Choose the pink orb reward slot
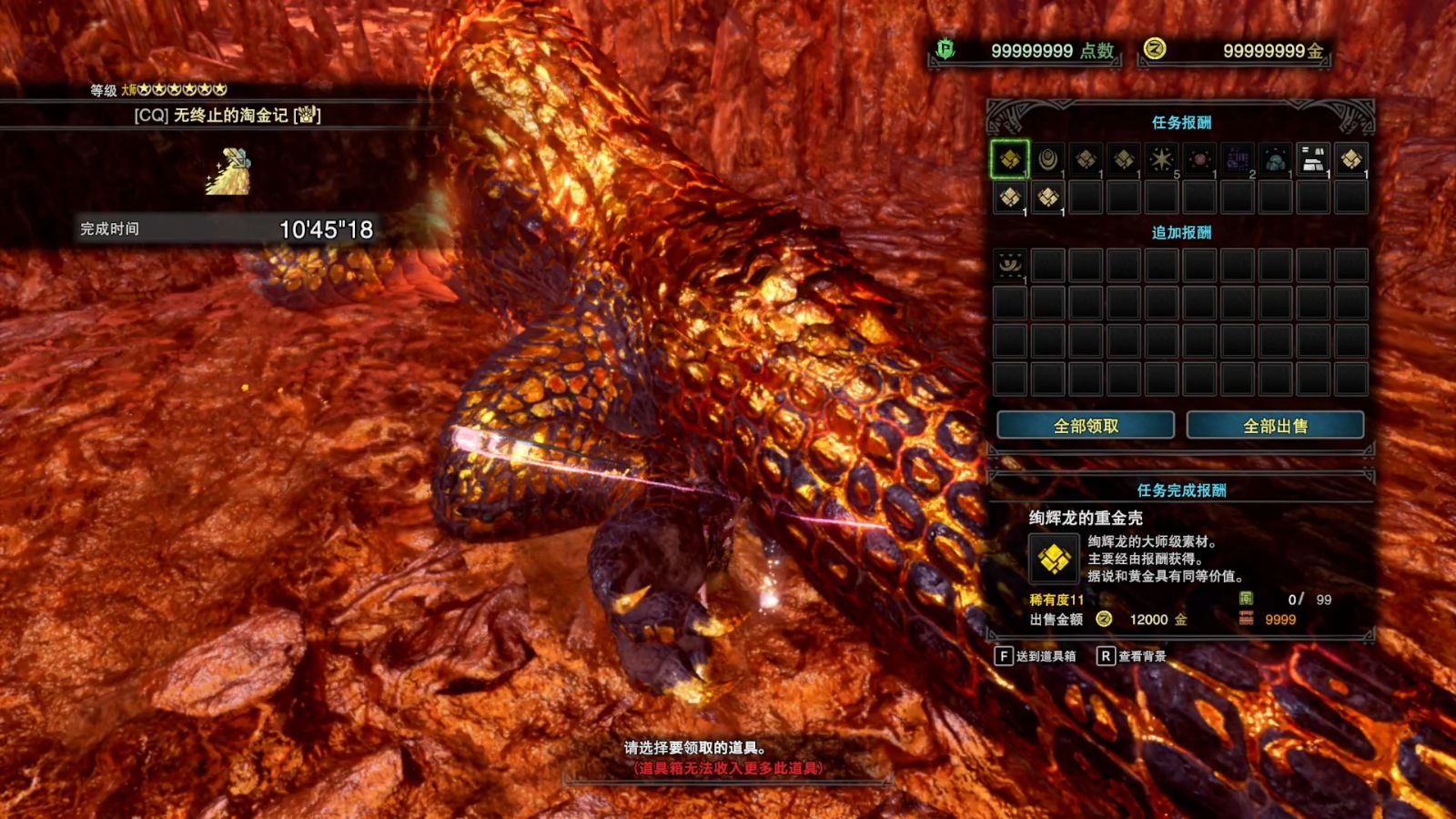Screen dimensions: 1456x819 (x=1199, y=160)
